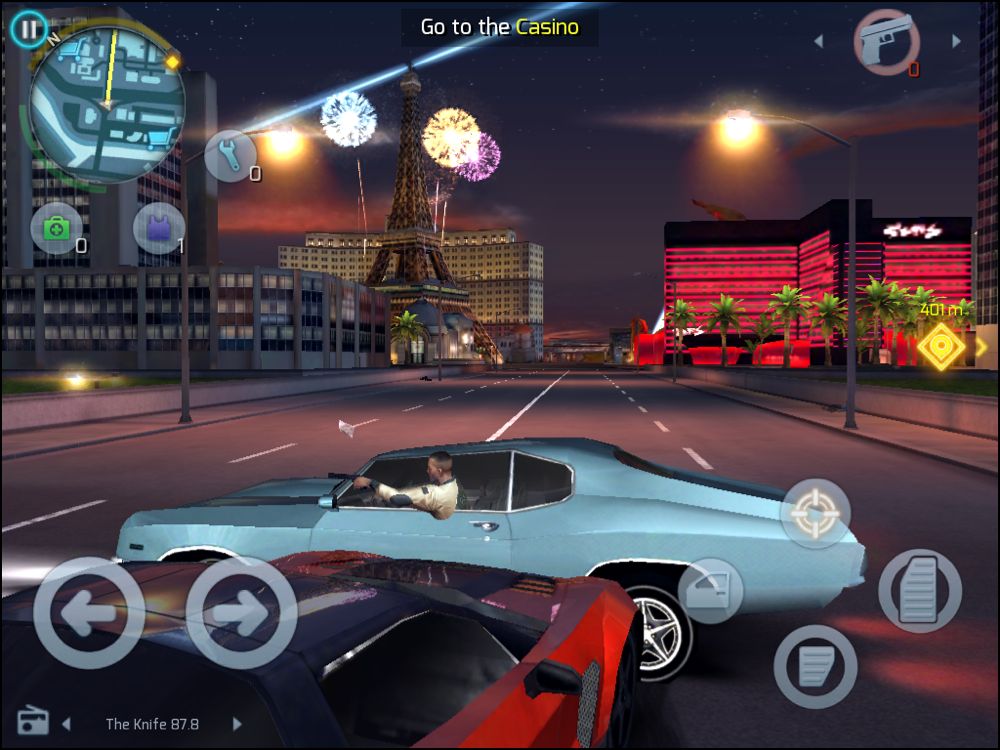1000x750 pixels.
Task: Switch to the next weapon arrow
Action: point(956,42)
